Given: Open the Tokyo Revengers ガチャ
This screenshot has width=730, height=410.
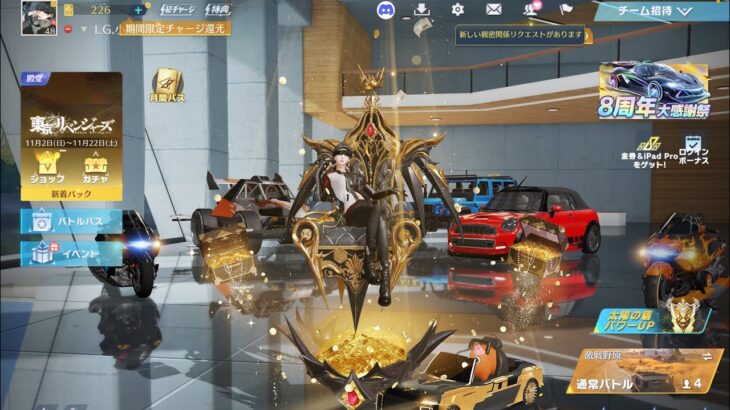Looking at the screenshot, I should point(96,166).
